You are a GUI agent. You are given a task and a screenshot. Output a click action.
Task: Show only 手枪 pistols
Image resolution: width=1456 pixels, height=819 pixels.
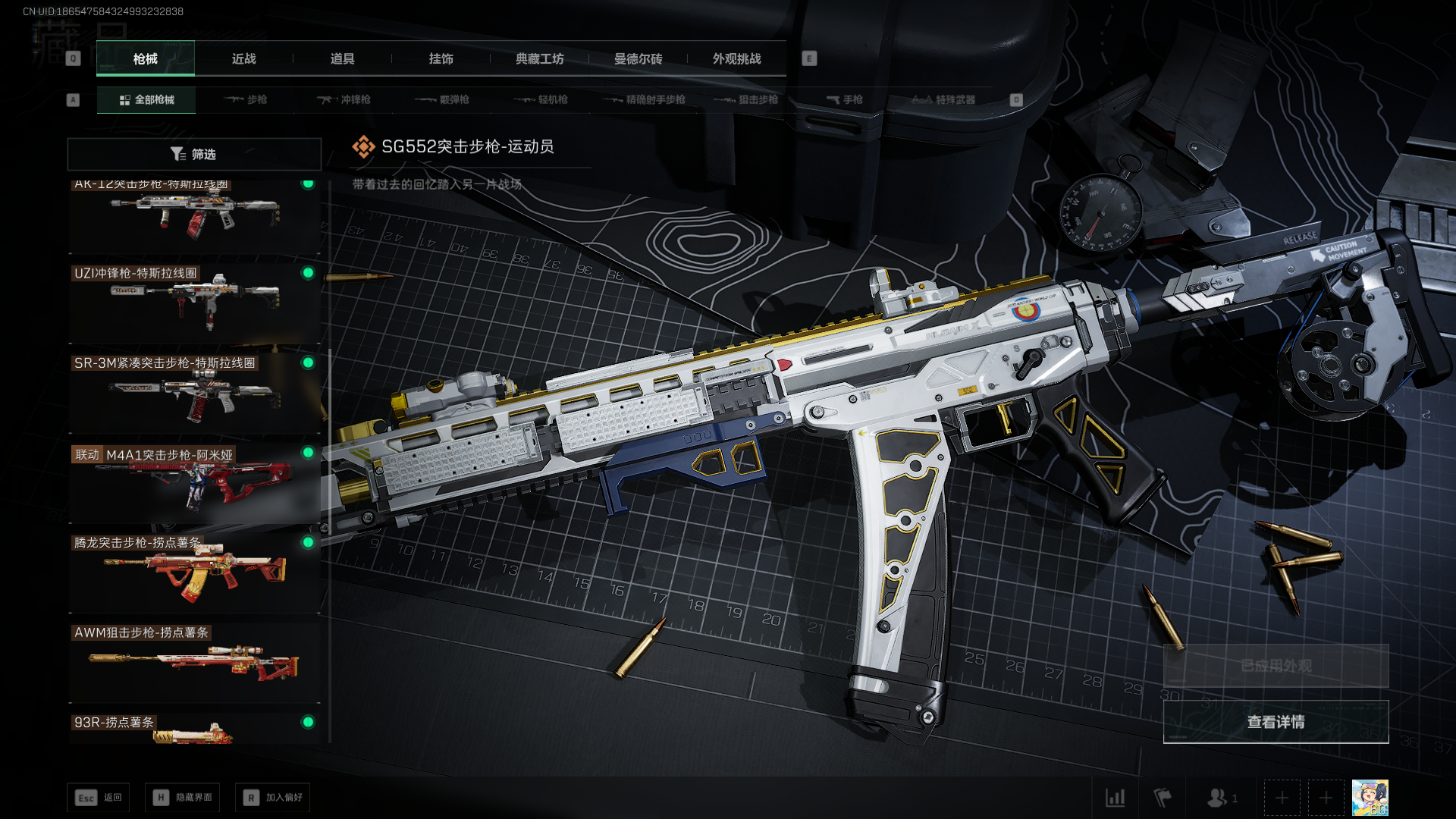[845, 99]
